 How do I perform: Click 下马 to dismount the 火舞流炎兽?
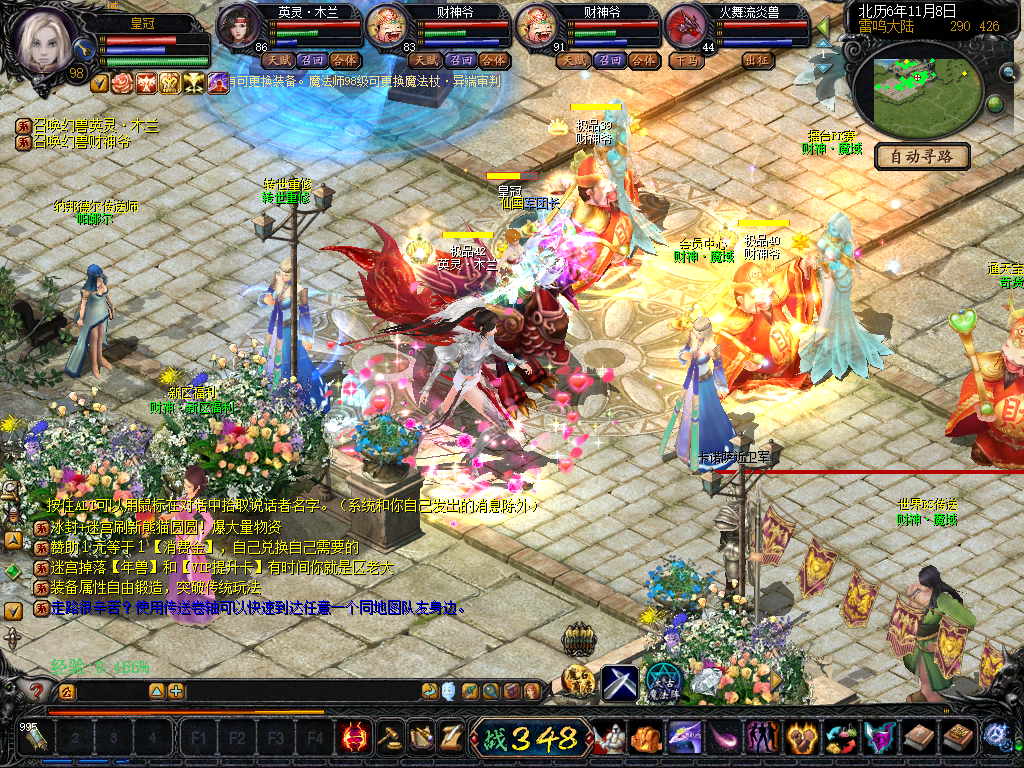pyautogui.click(x=686, y=60)
